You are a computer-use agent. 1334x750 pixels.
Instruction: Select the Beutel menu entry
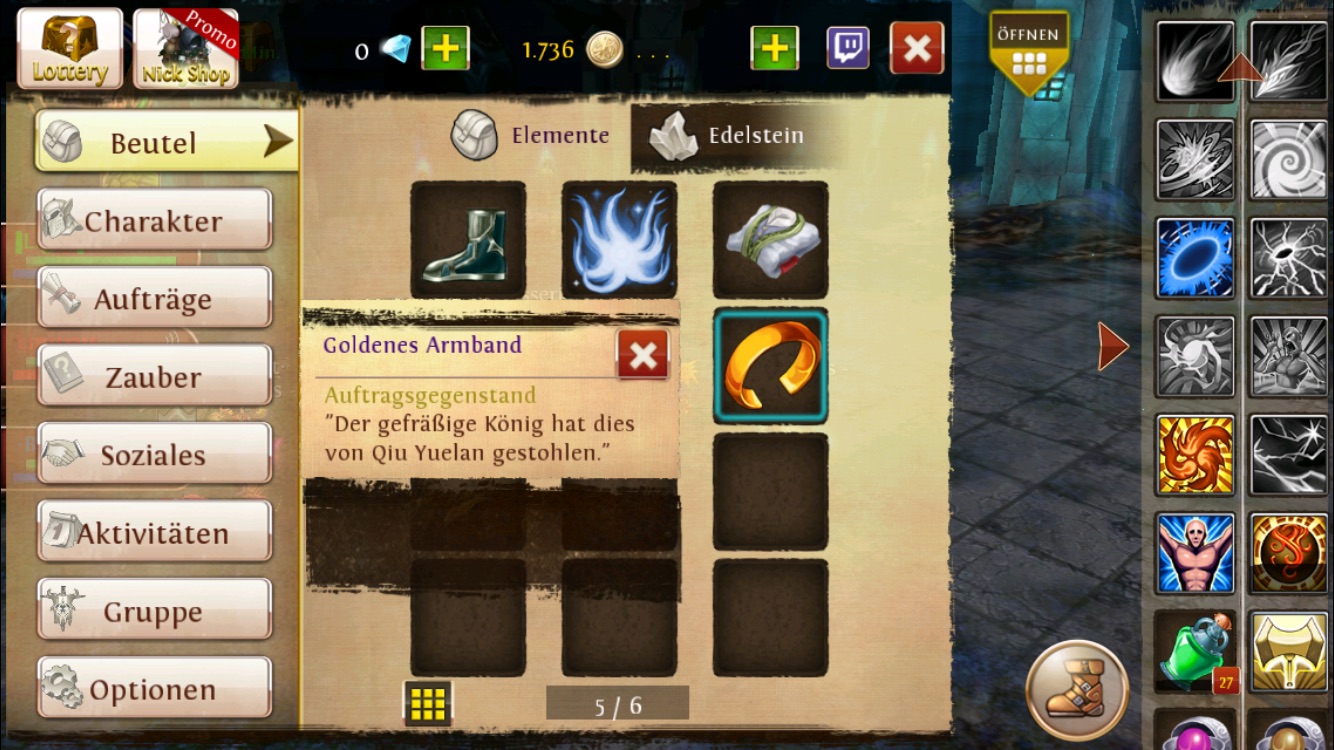166,142
